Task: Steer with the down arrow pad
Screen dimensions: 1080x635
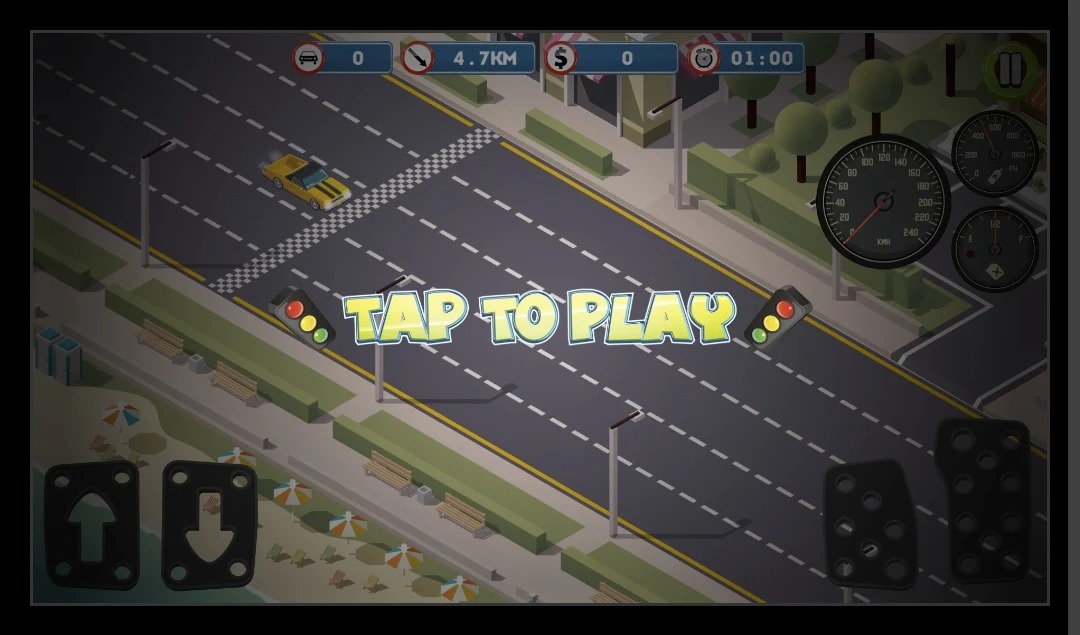Action: click(x=209, y=523)
